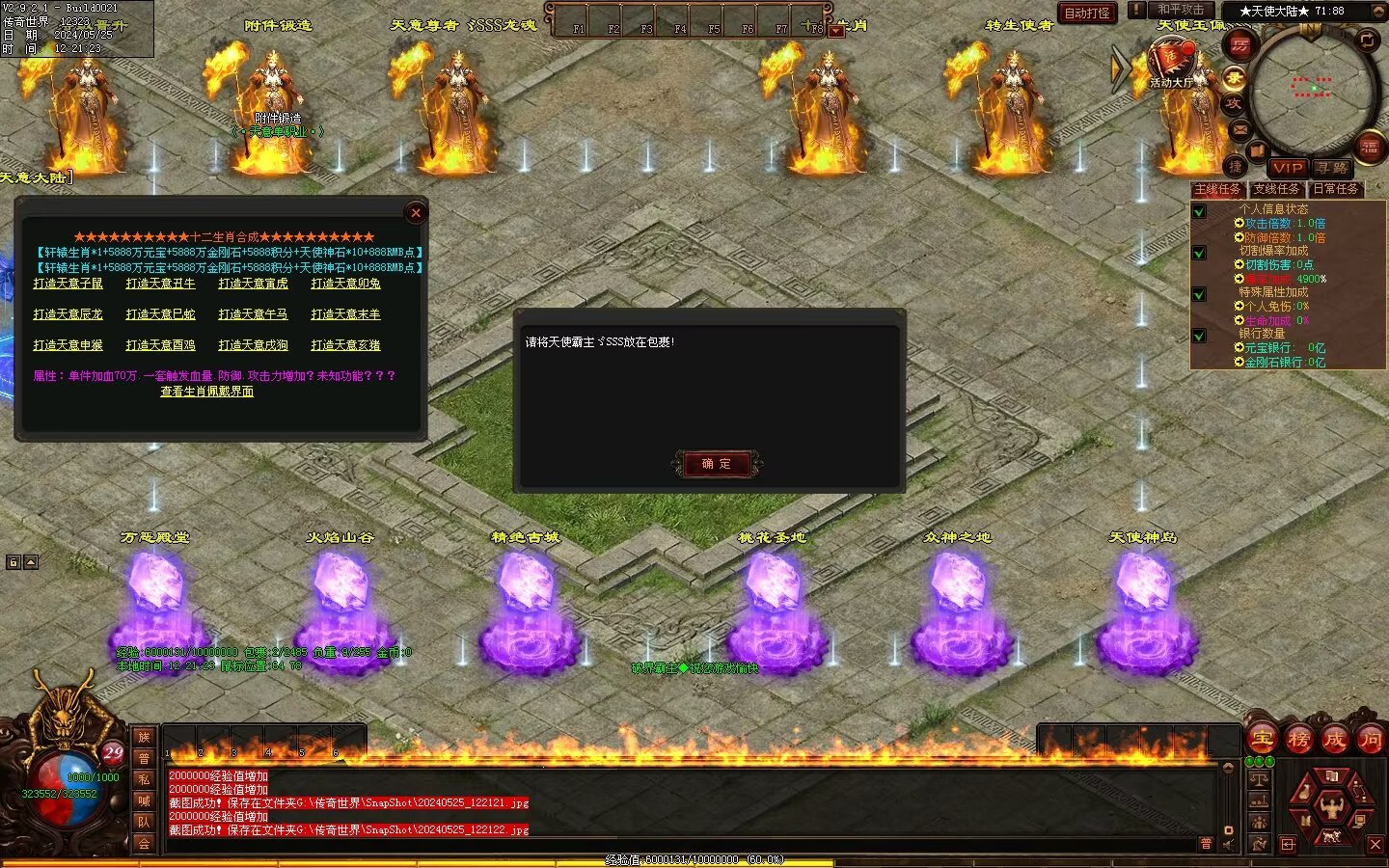Select the 打造天意辰龙 crafting link

[x=68, y=314]
